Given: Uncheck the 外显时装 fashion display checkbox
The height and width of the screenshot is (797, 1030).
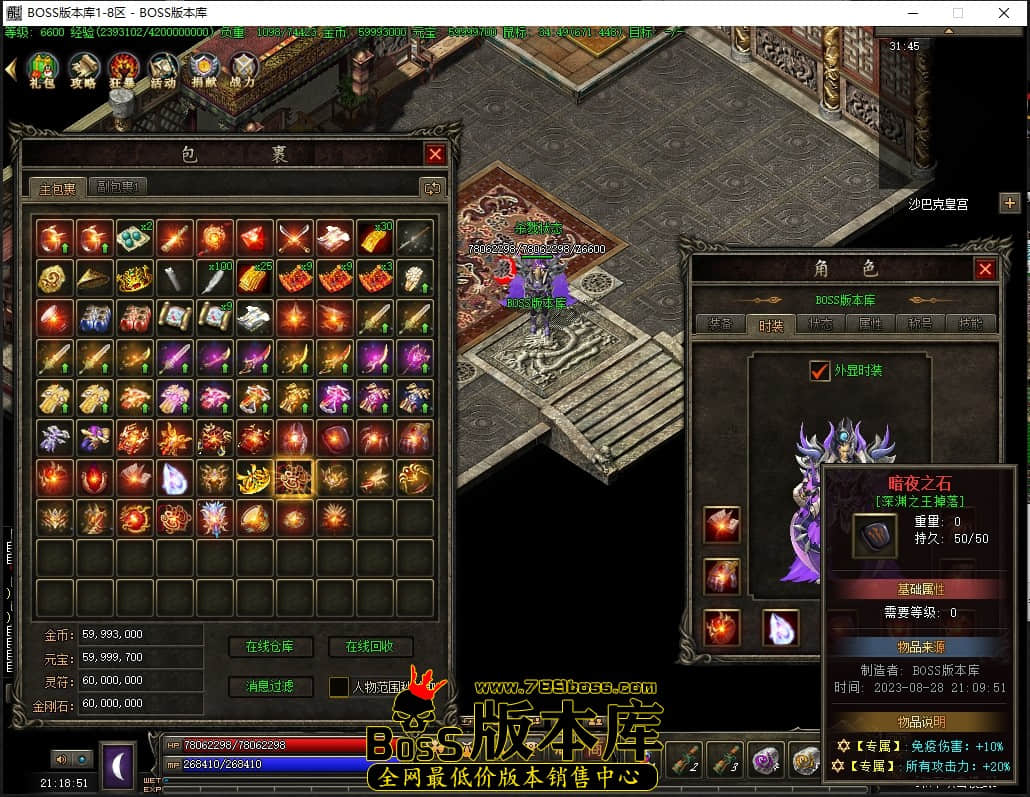Looking at the screenshot, I should point(820,371).
